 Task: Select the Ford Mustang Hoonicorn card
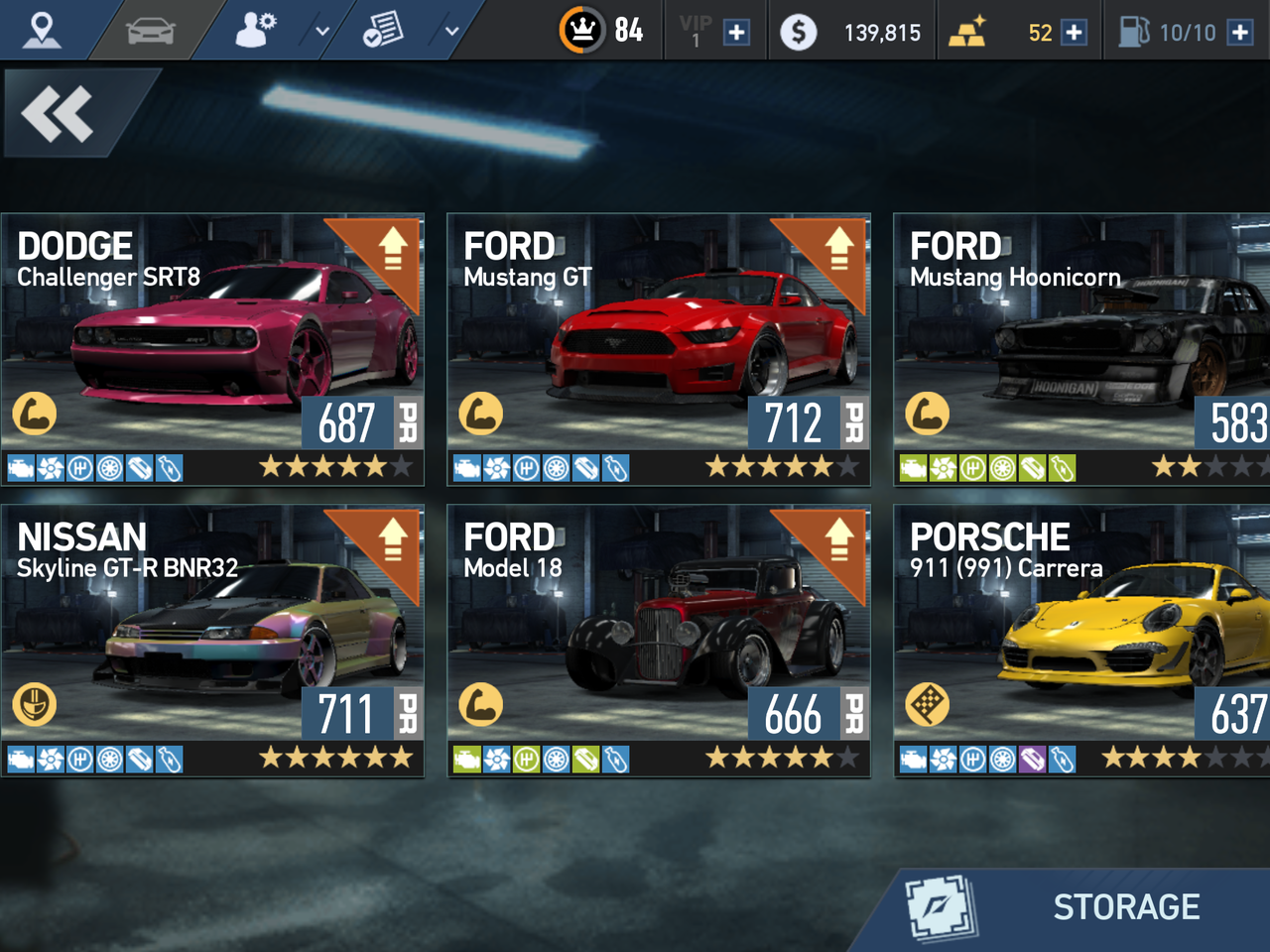click(x=1081, y=349)
